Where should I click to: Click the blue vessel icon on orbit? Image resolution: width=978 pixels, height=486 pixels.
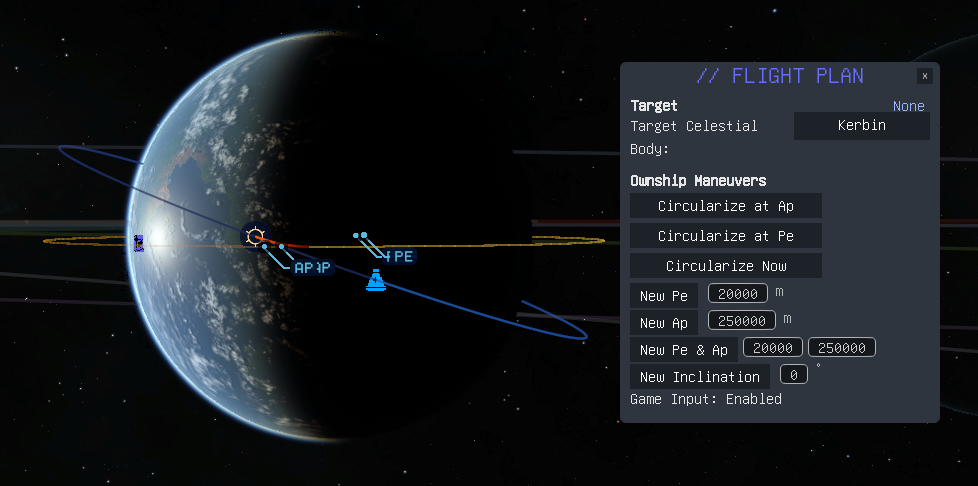376,281
